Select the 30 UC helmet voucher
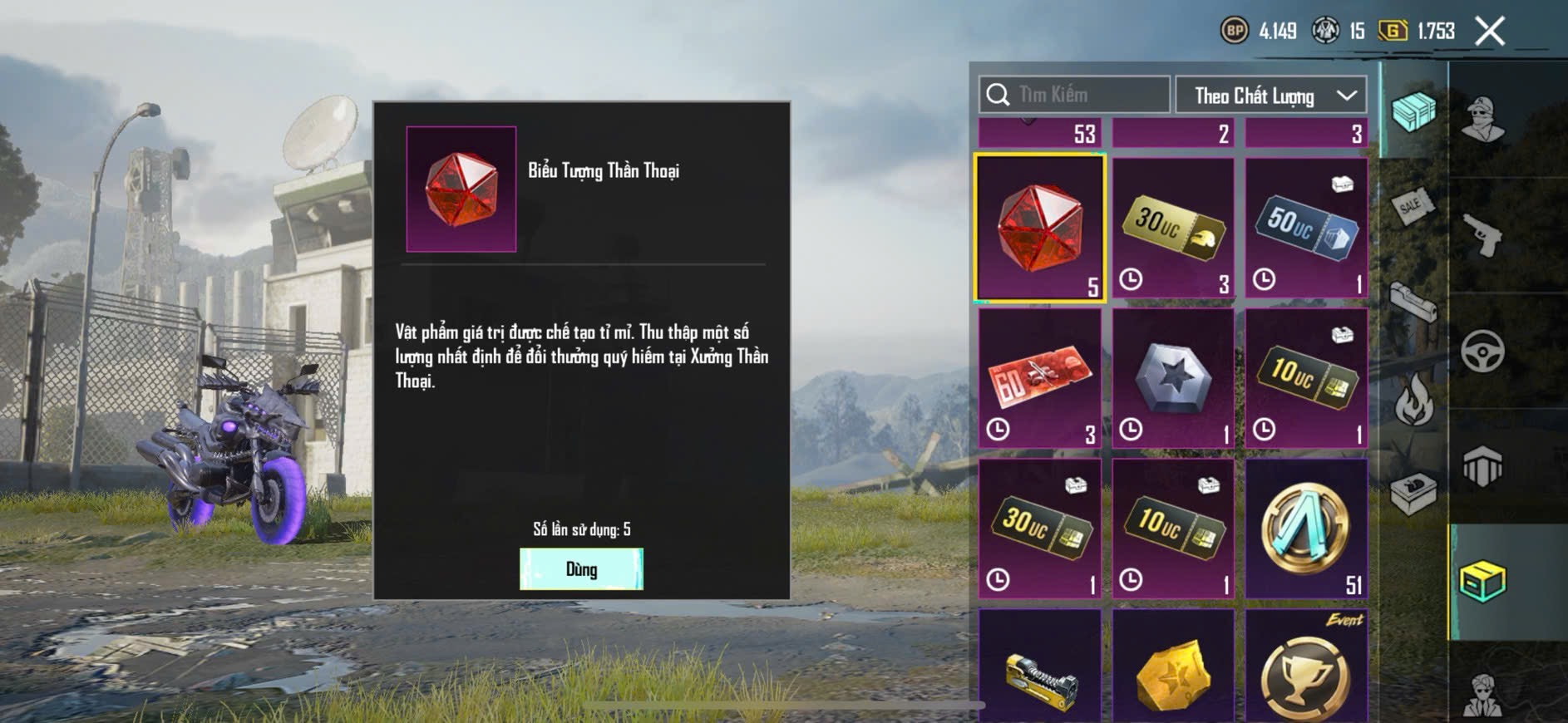The width and height of the screenshot is (1568, 723). point(1173,228)
